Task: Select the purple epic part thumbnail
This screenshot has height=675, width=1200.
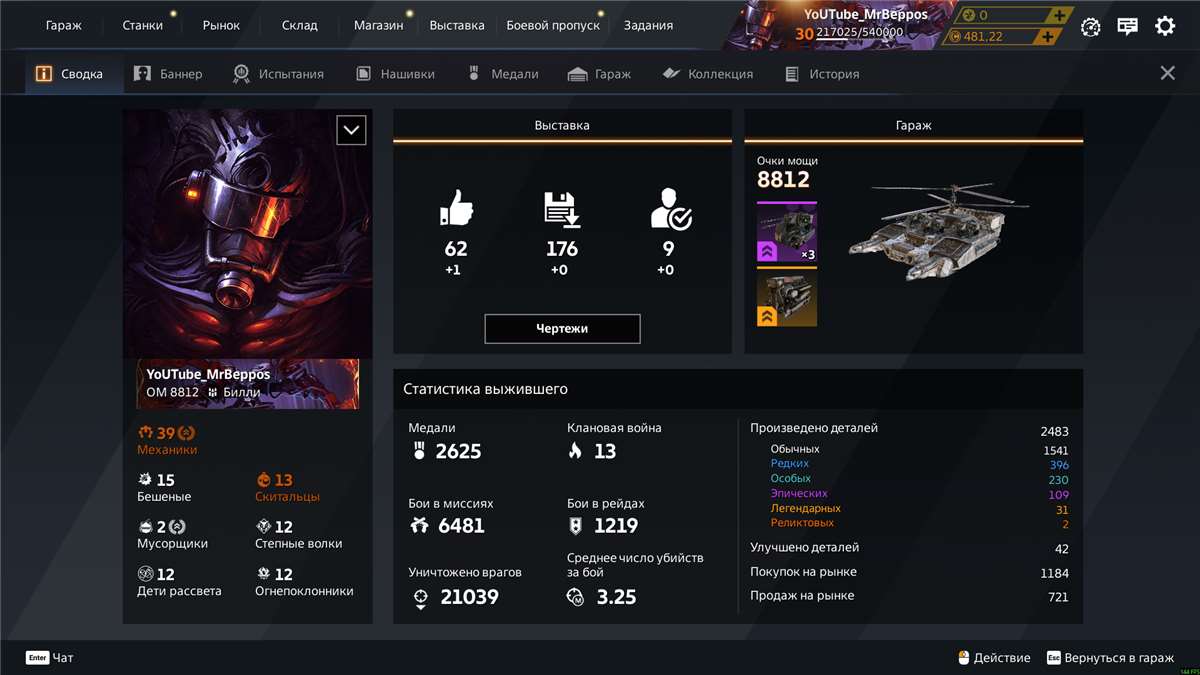Action: pos(787,232)
